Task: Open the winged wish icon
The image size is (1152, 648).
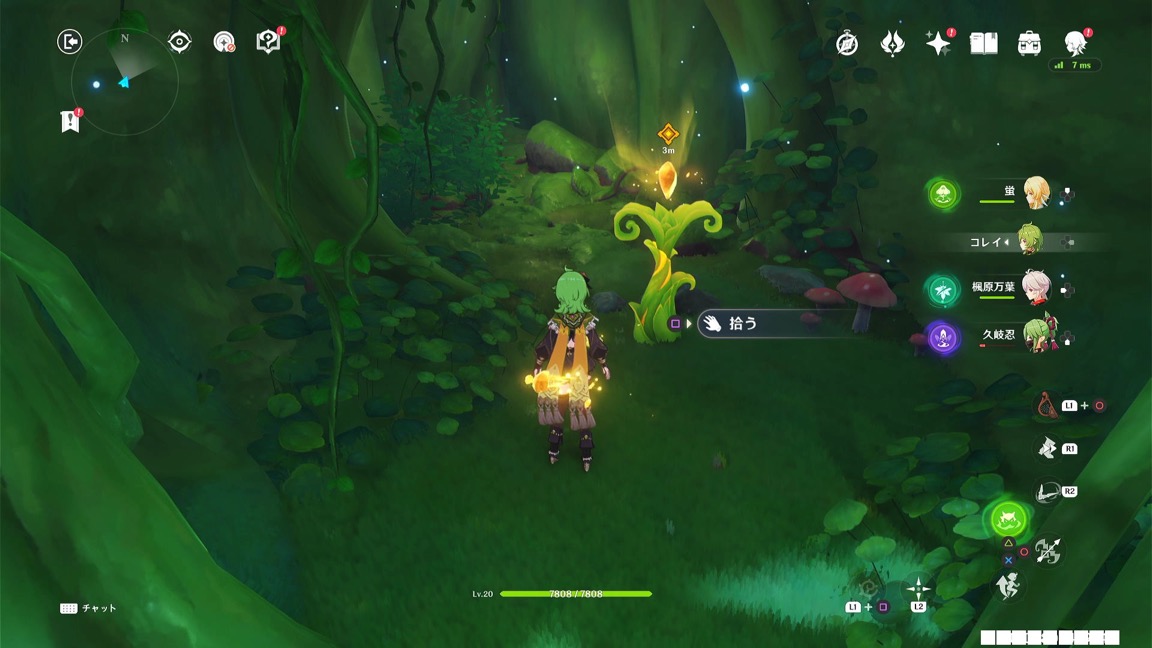Action: coord(892,43)
